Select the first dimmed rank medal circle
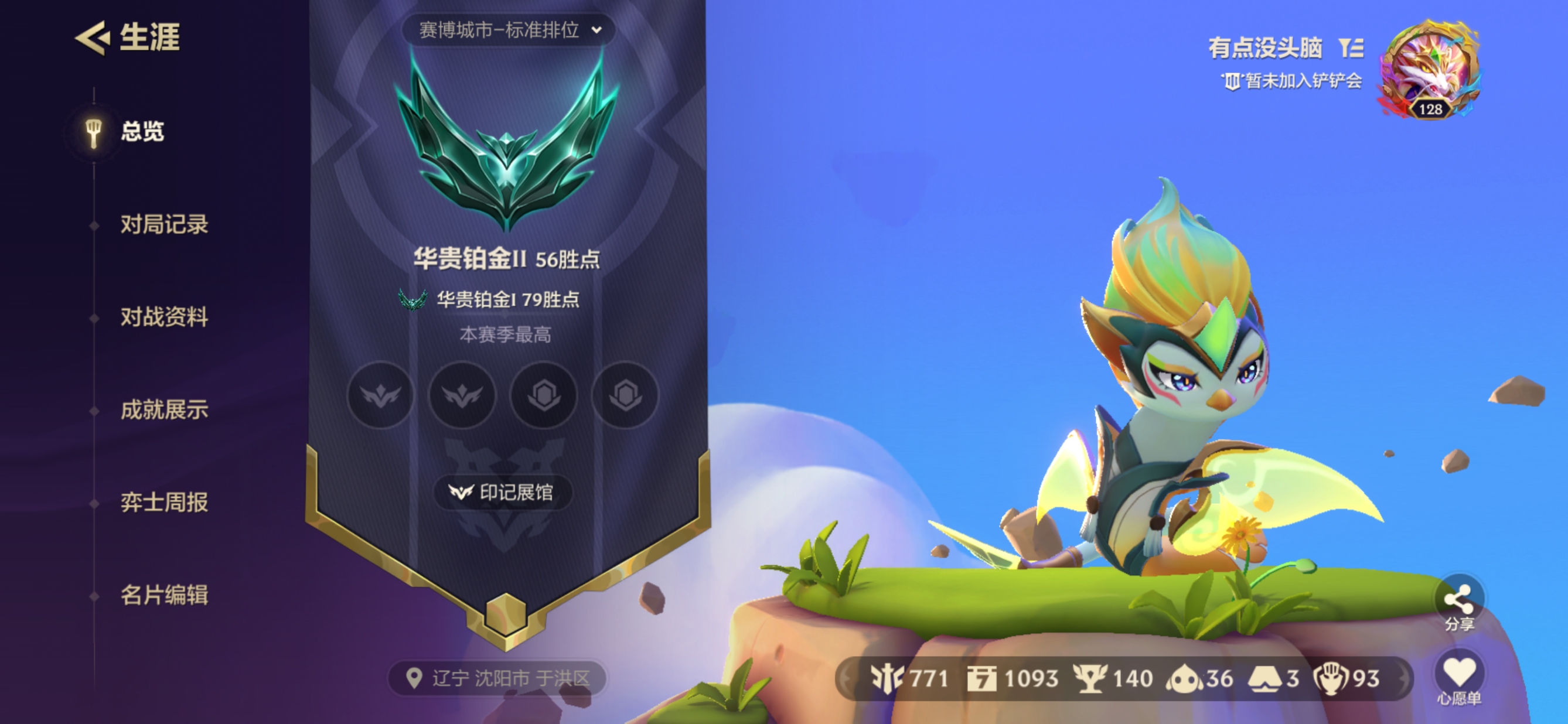The width and height of the screenshot is (1568, 724). pos(380,396)
